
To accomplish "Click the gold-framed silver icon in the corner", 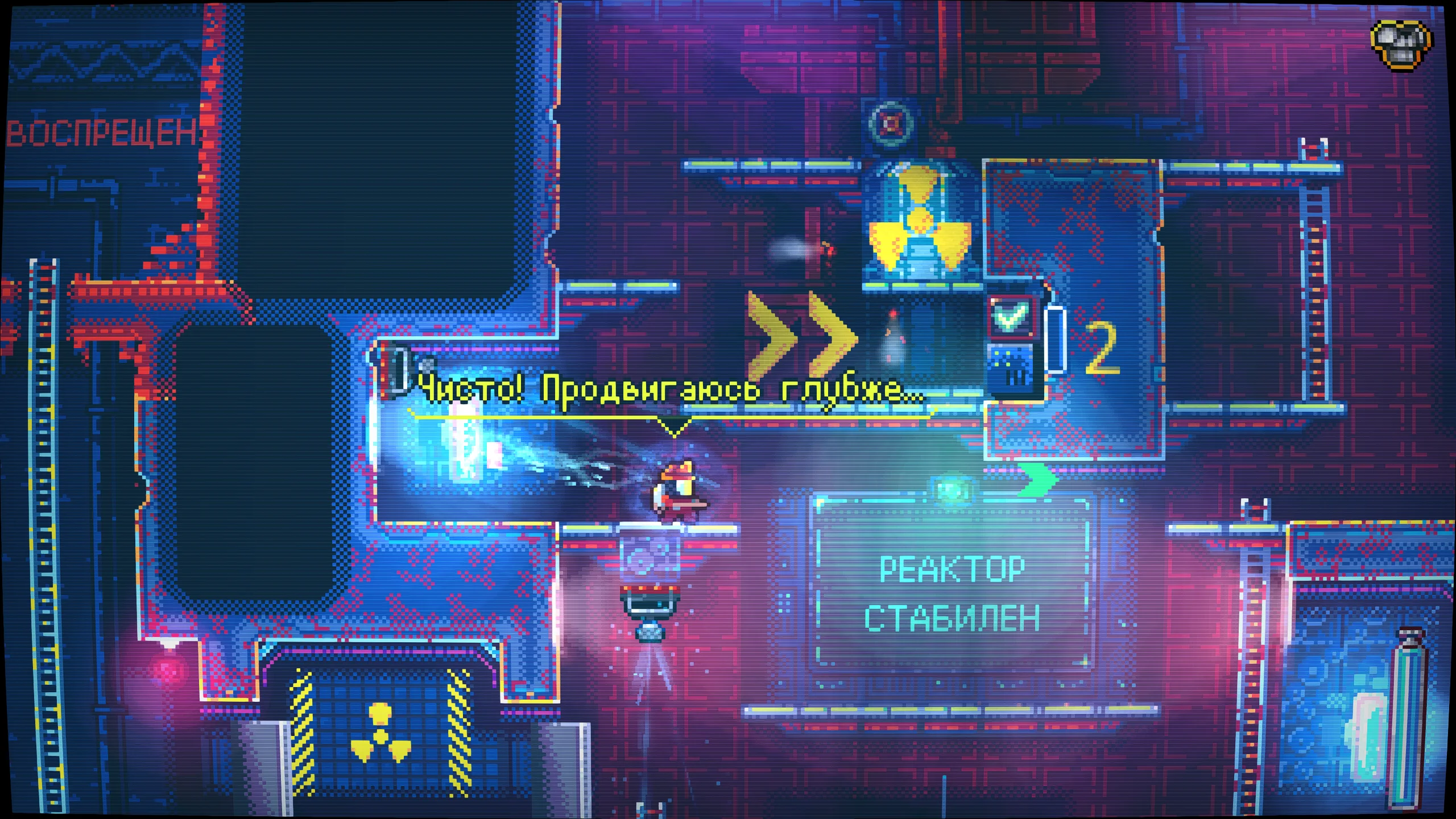I will [1401, 44].
